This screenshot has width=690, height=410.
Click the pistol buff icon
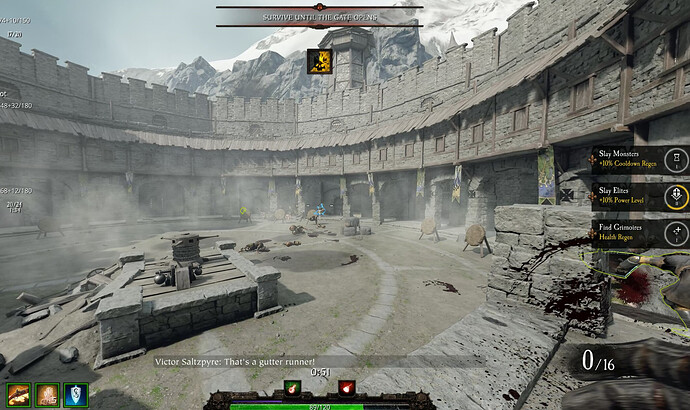18,395
